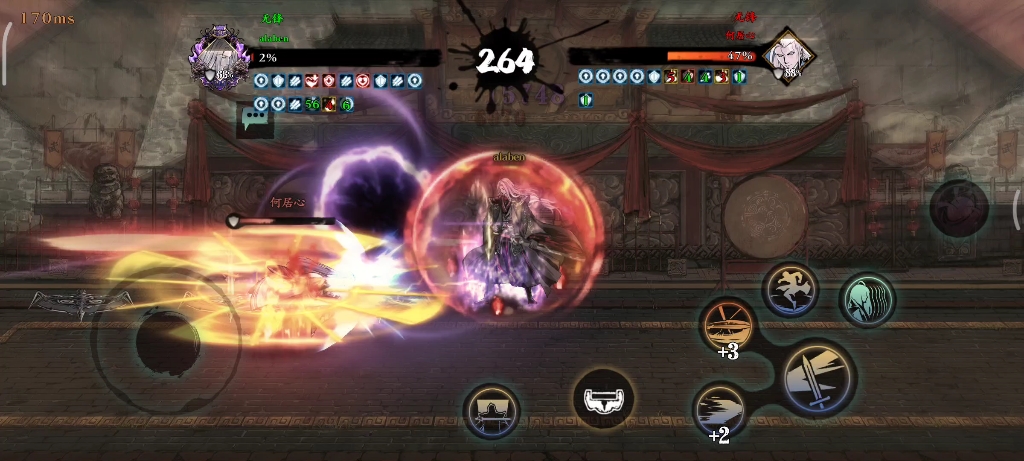
Task: Activate the teal long-haired figure skill
Action: (x=866, y=300)
